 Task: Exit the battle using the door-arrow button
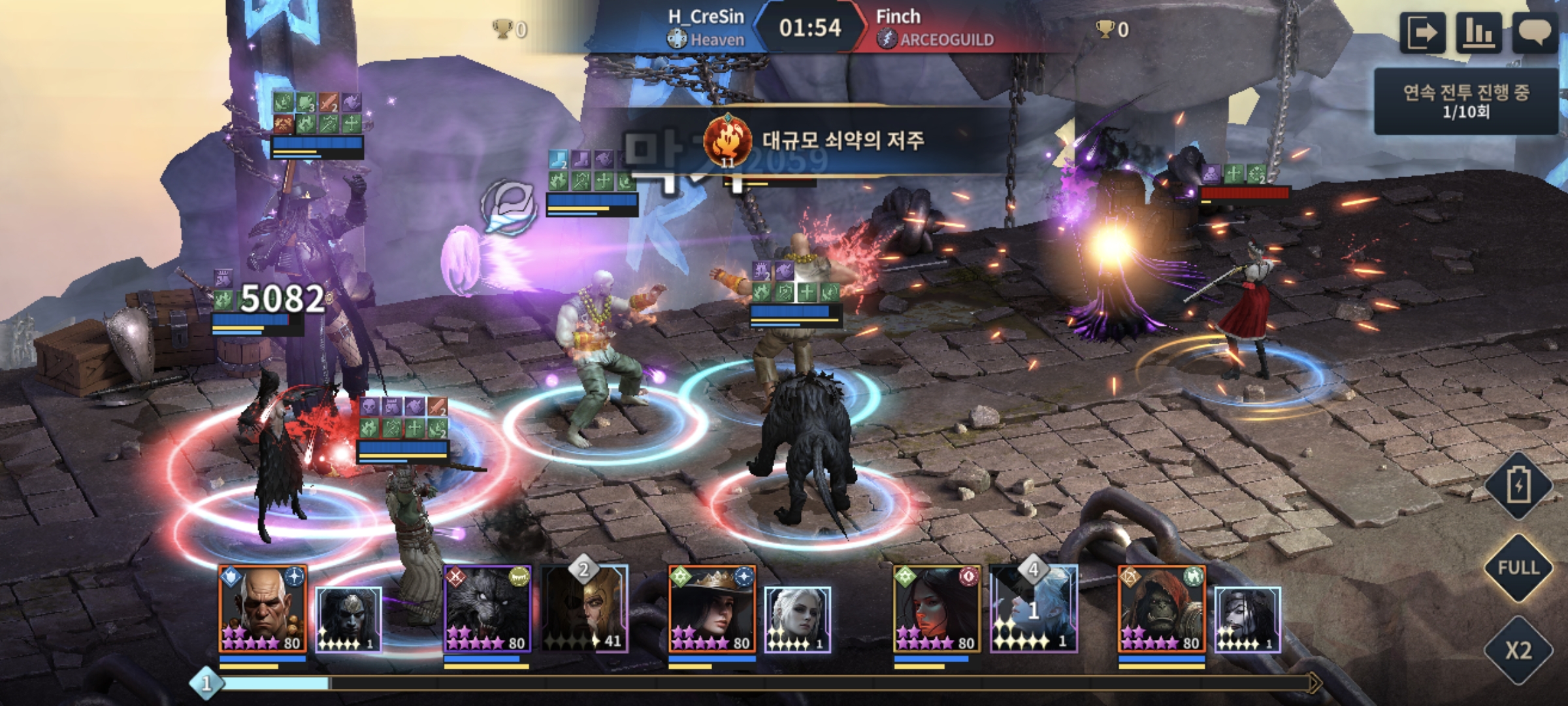coord(1422,31)
